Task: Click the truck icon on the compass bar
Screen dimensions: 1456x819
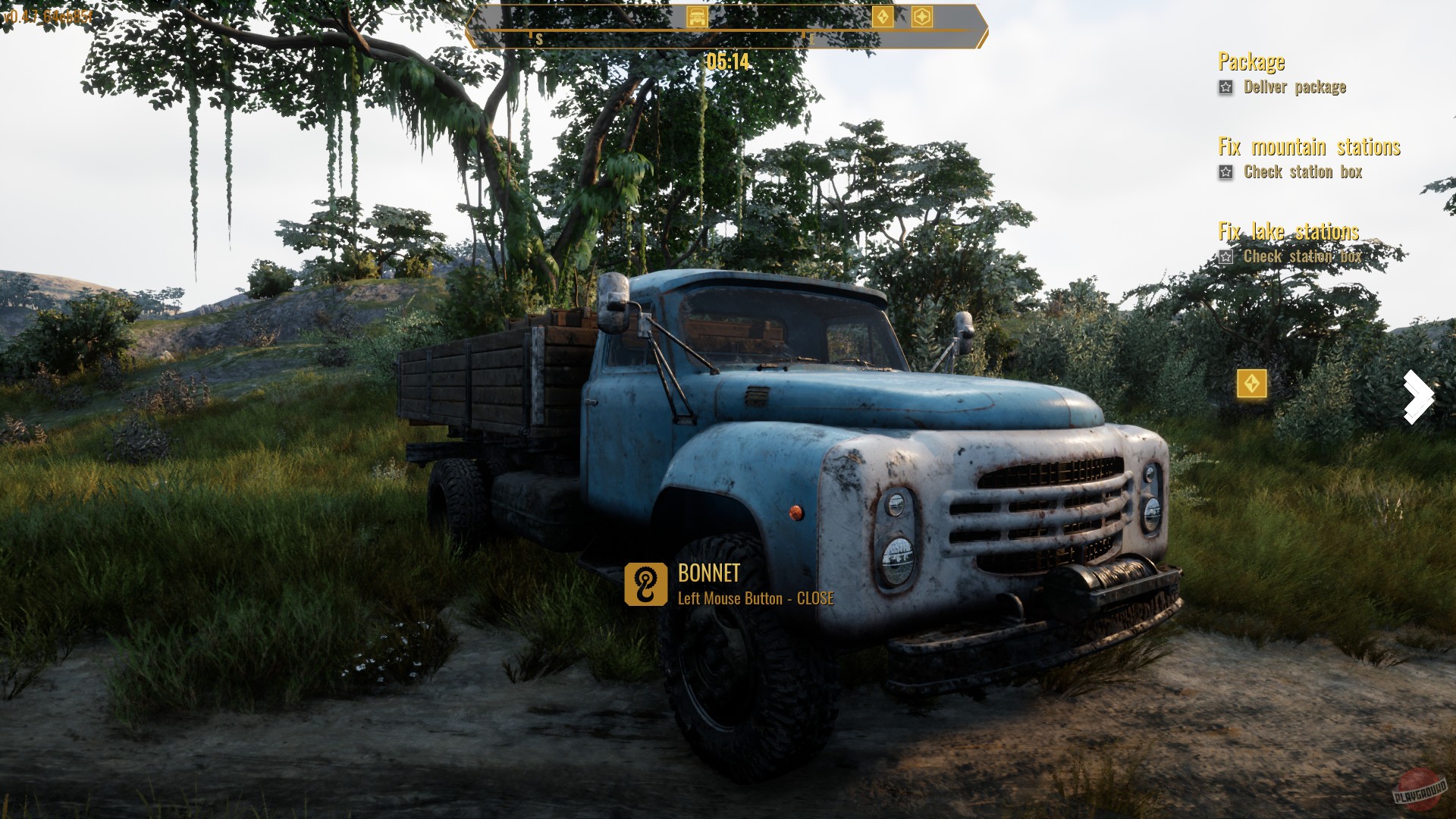Action: (698, 17)
